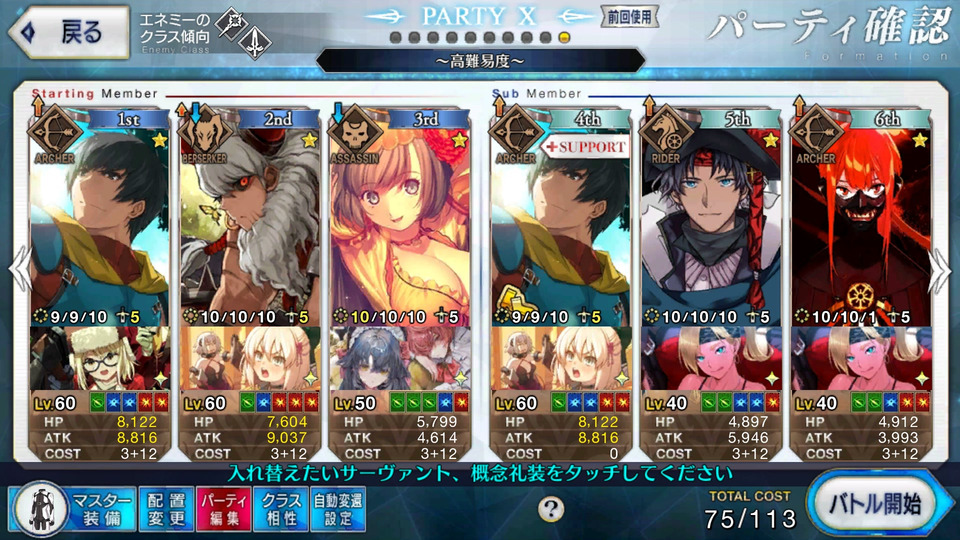Go back with the 戻る button
960x540 pixels.
point(66,32)
